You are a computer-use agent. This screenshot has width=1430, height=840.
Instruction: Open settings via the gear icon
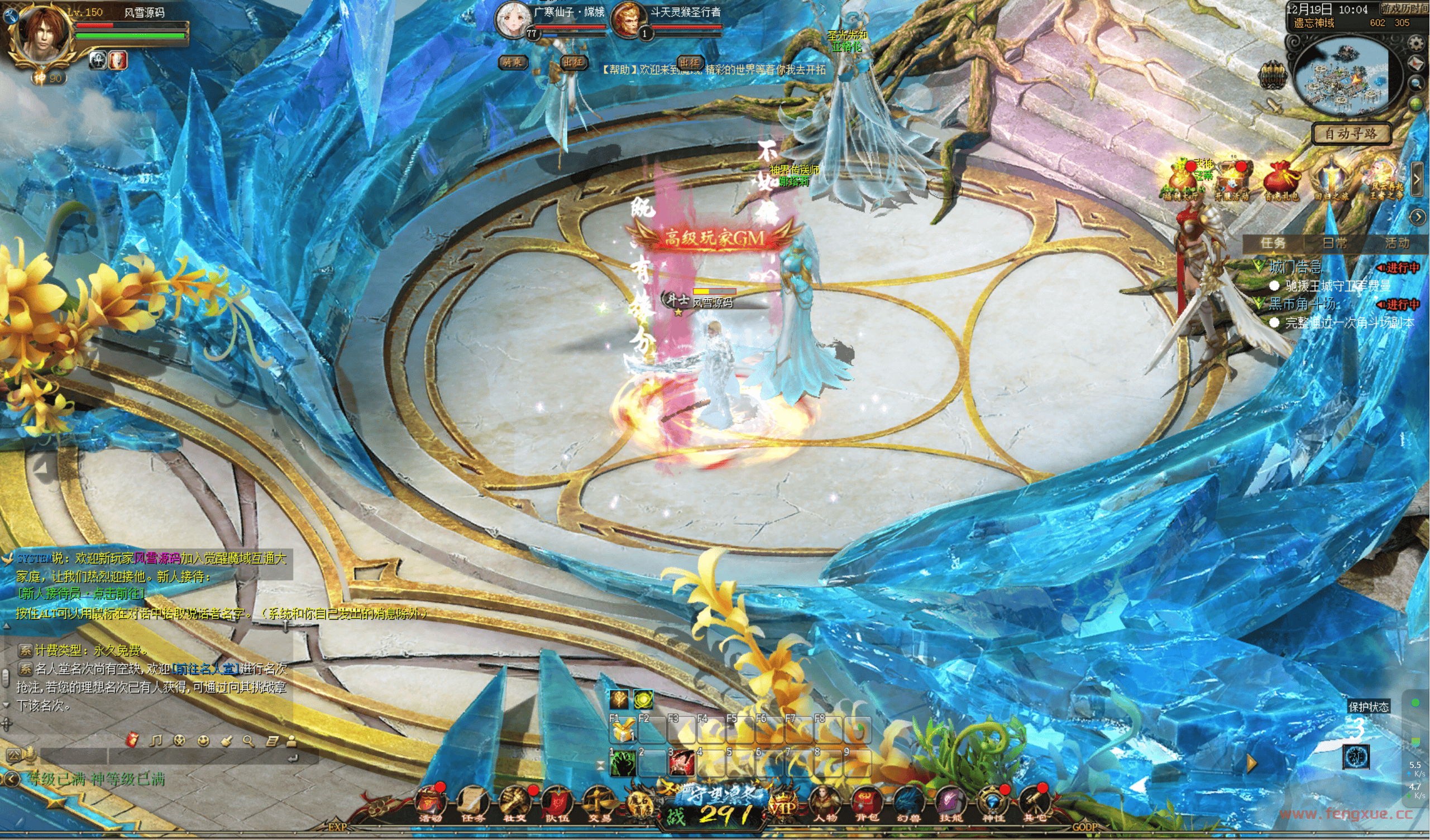(1417, 42)
